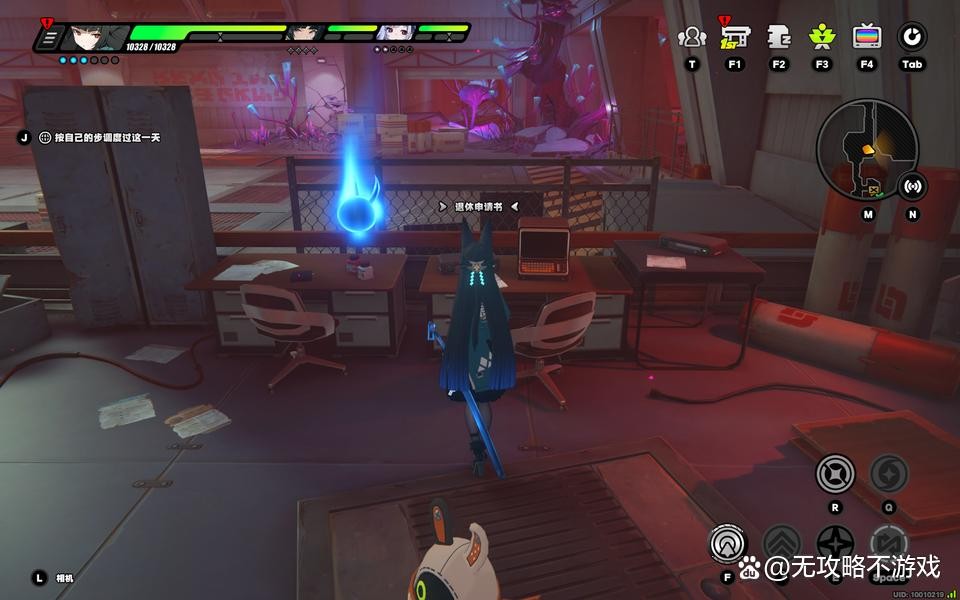The width and height of the screenshot is (960, 600).
Task: Open the 1st ranking events icon
Action: [734, 37]
